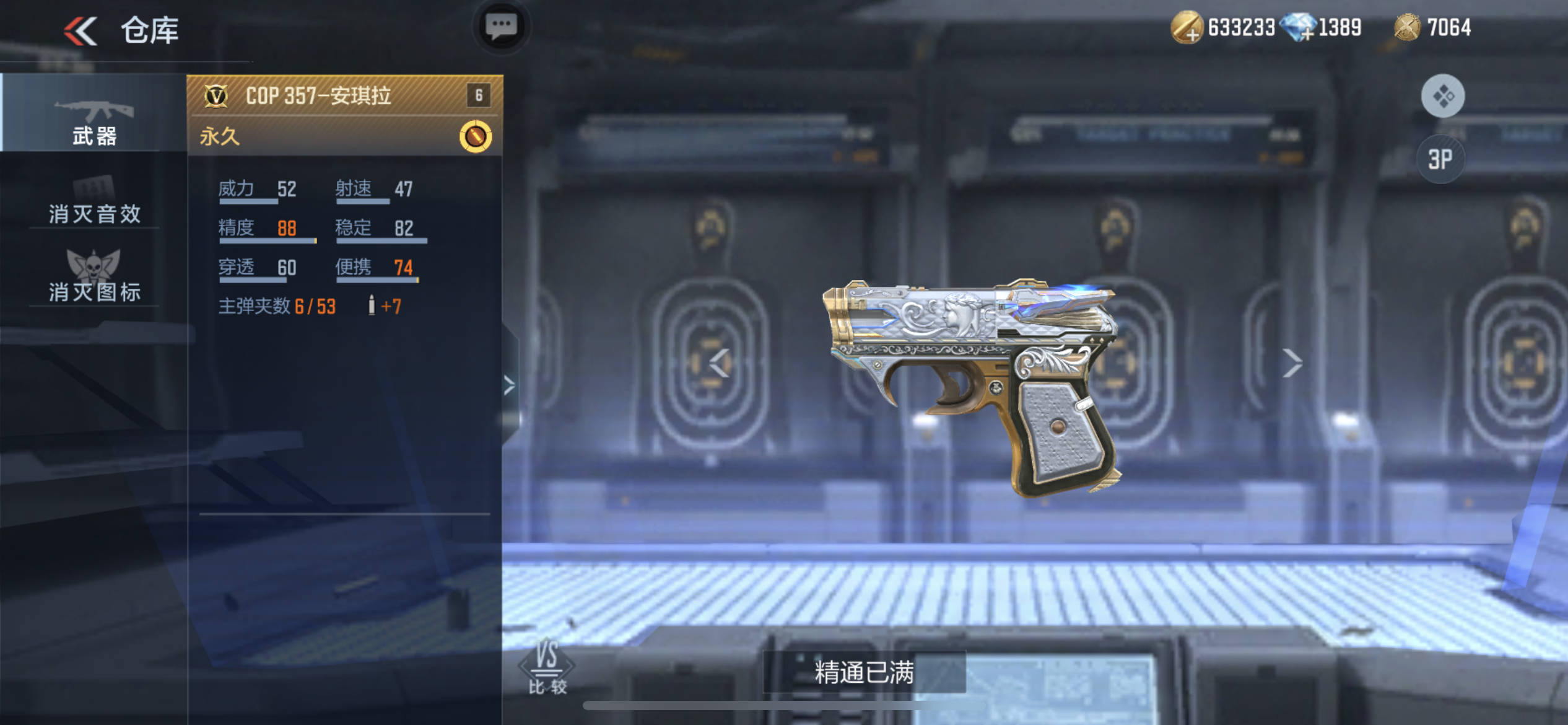
Task: Show the previous weapon with left arrow
Action: tap(720, 363)
